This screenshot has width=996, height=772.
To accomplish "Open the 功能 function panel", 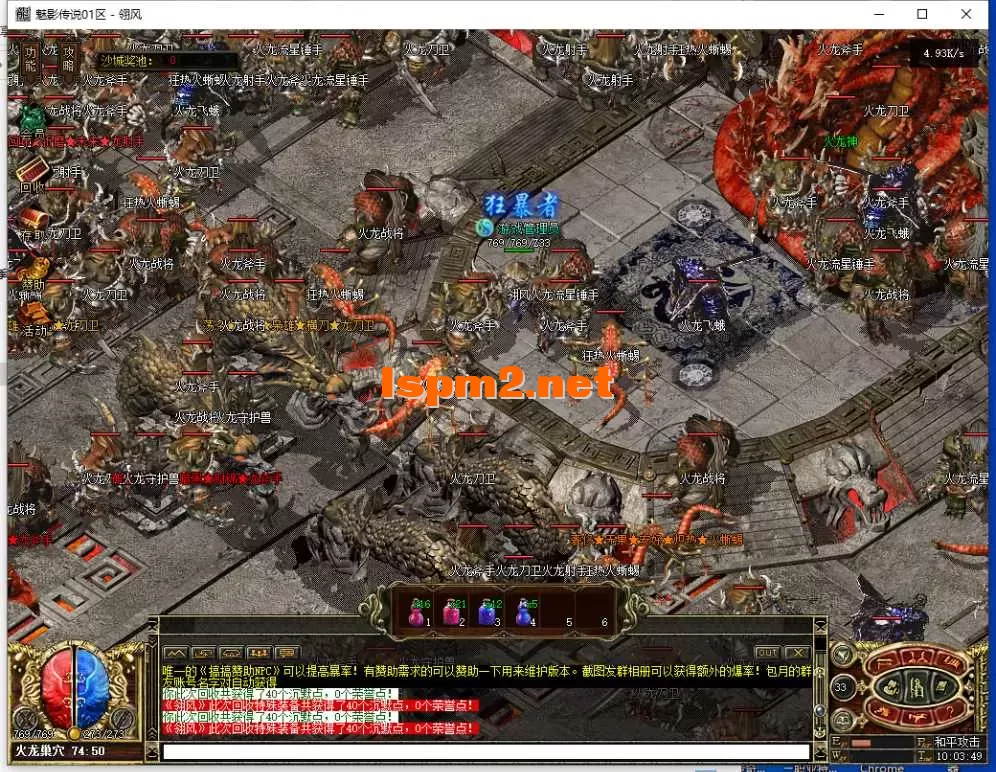I will click(31, 59).
